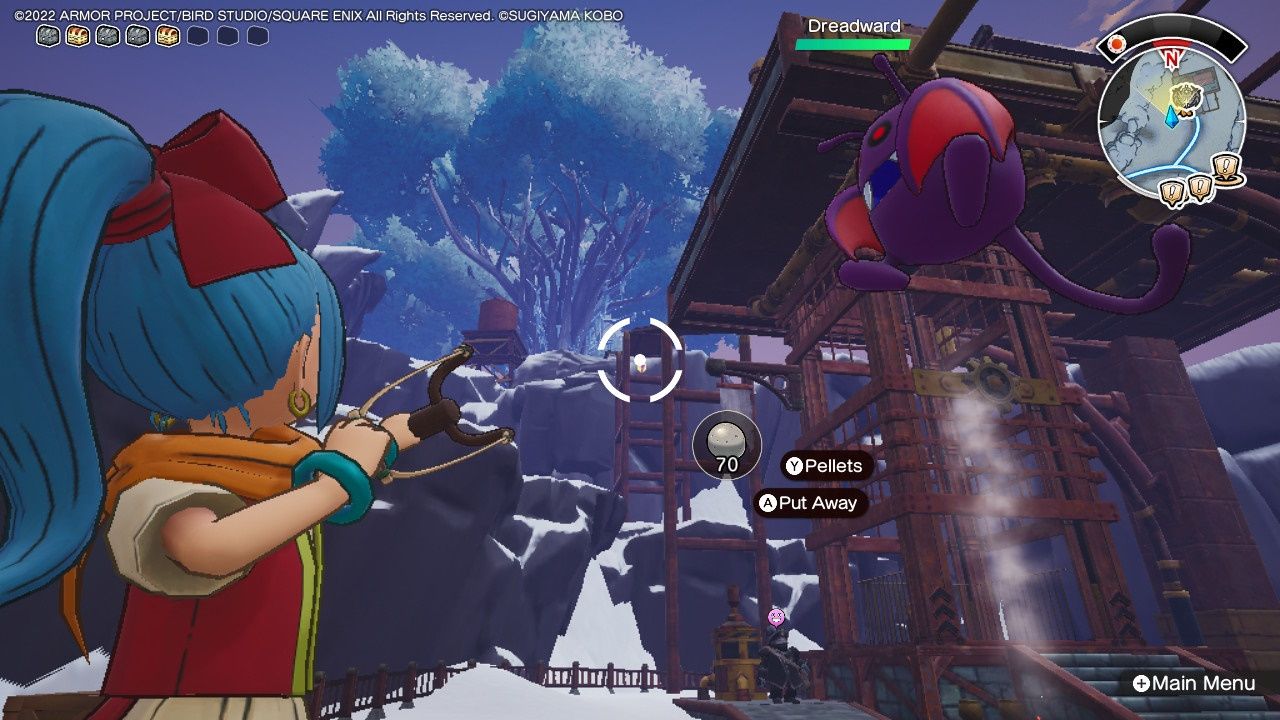The image size is (1280, 720).
Task: Open the Main Menu
Action: [x=1193, y=682]
